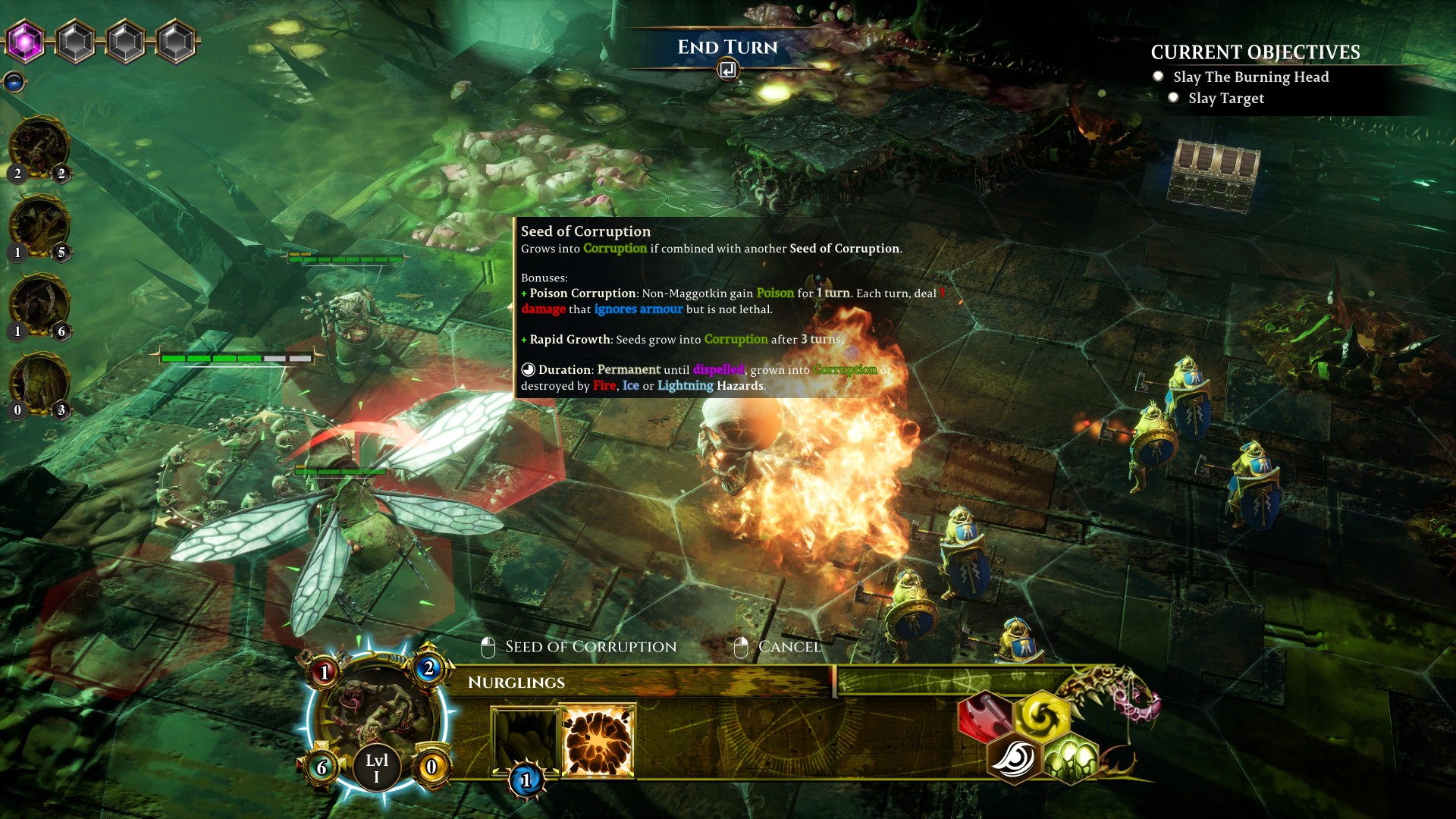The width and height of the screenshot is (1456, 819).
Task: Click the small blue orb icon
Action: [14, 81]
